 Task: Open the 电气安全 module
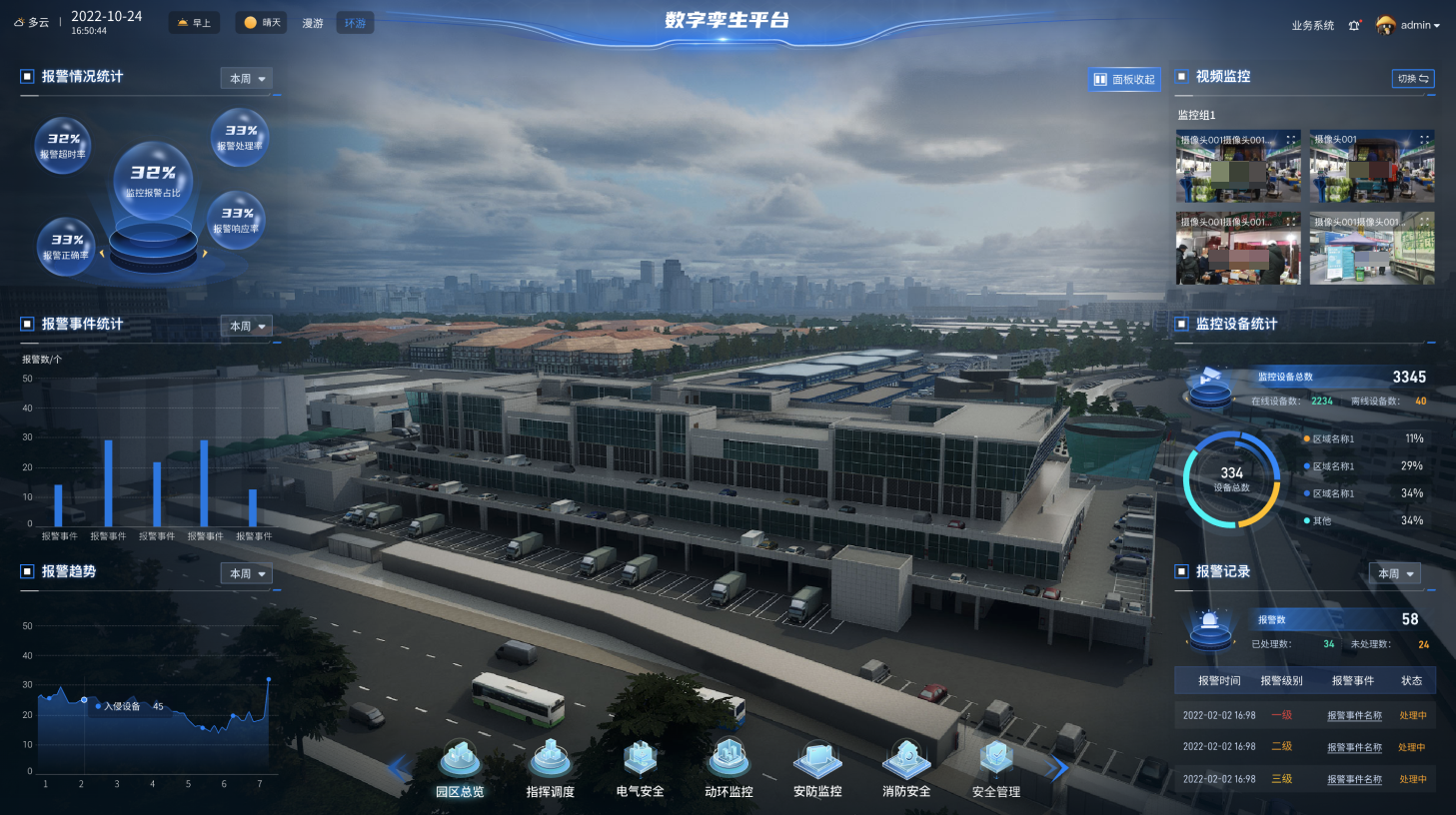(x=640, y=768)
